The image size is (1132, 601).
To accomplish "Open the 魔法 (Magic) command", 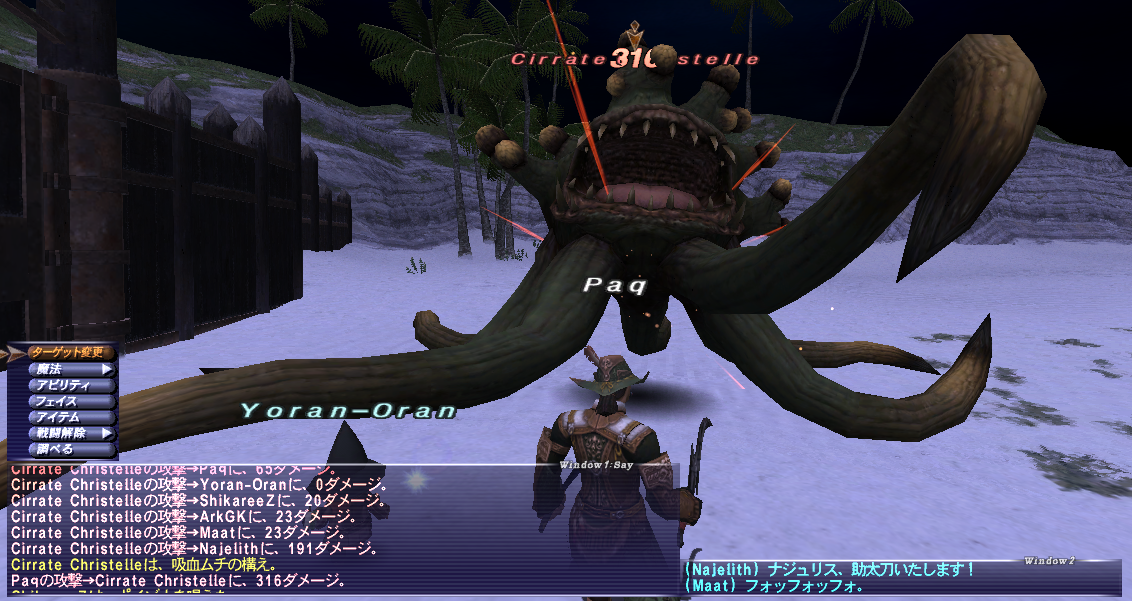I will click(67, 369).
